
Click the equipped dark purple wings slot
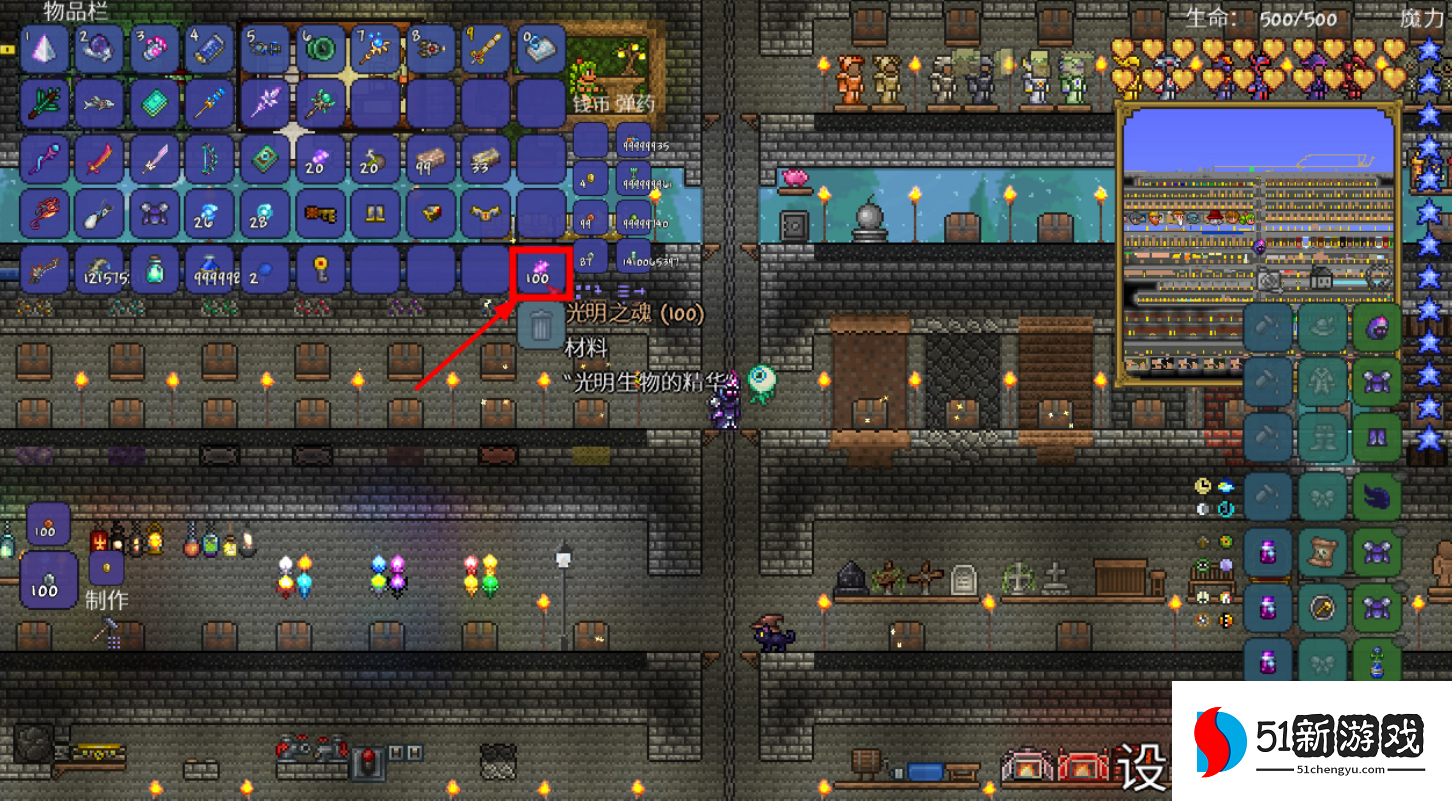click(1377, 494)
